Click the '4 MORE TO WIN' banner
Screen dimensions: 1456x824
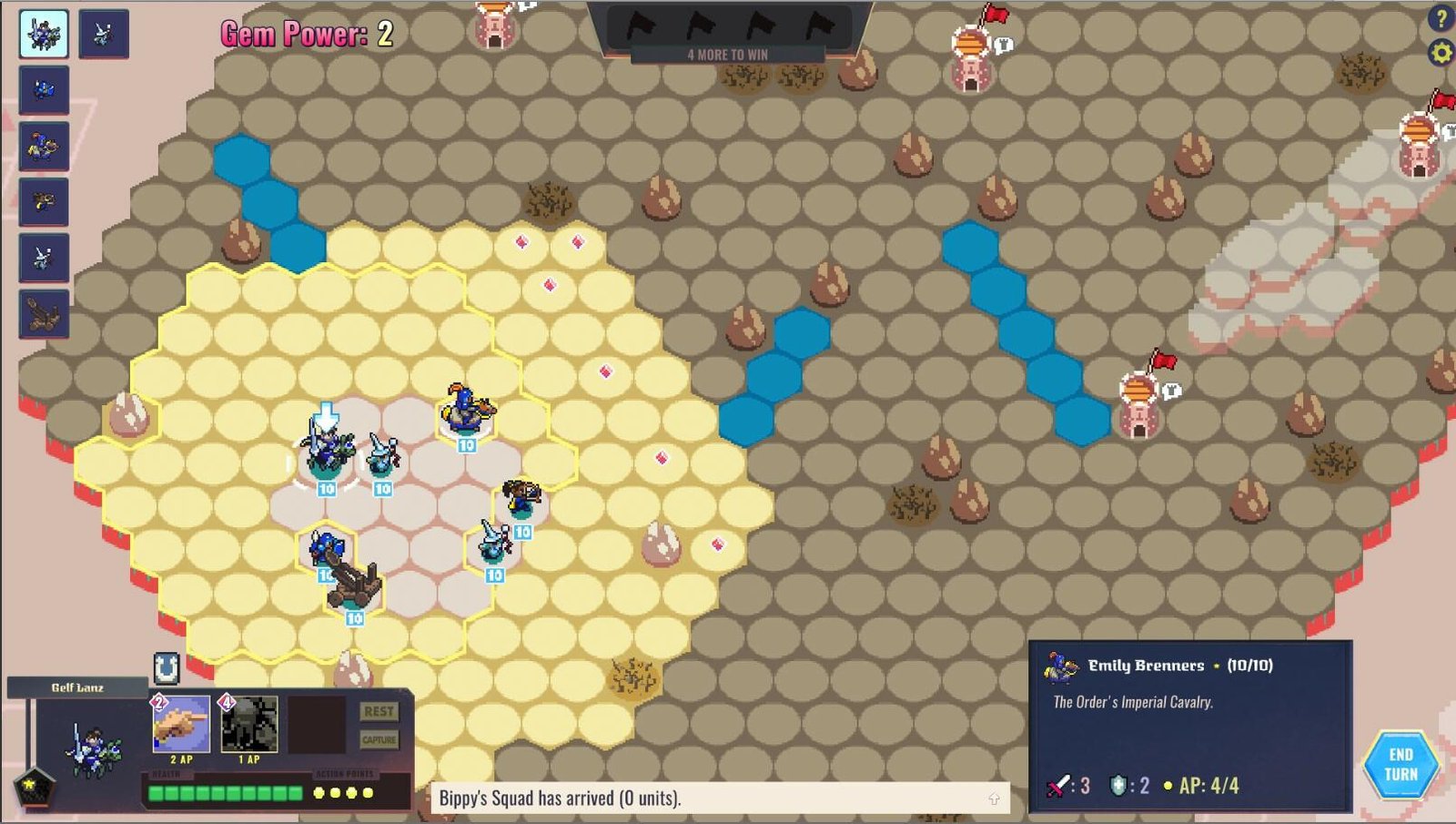pyautogui.click(x=727, y=55)
